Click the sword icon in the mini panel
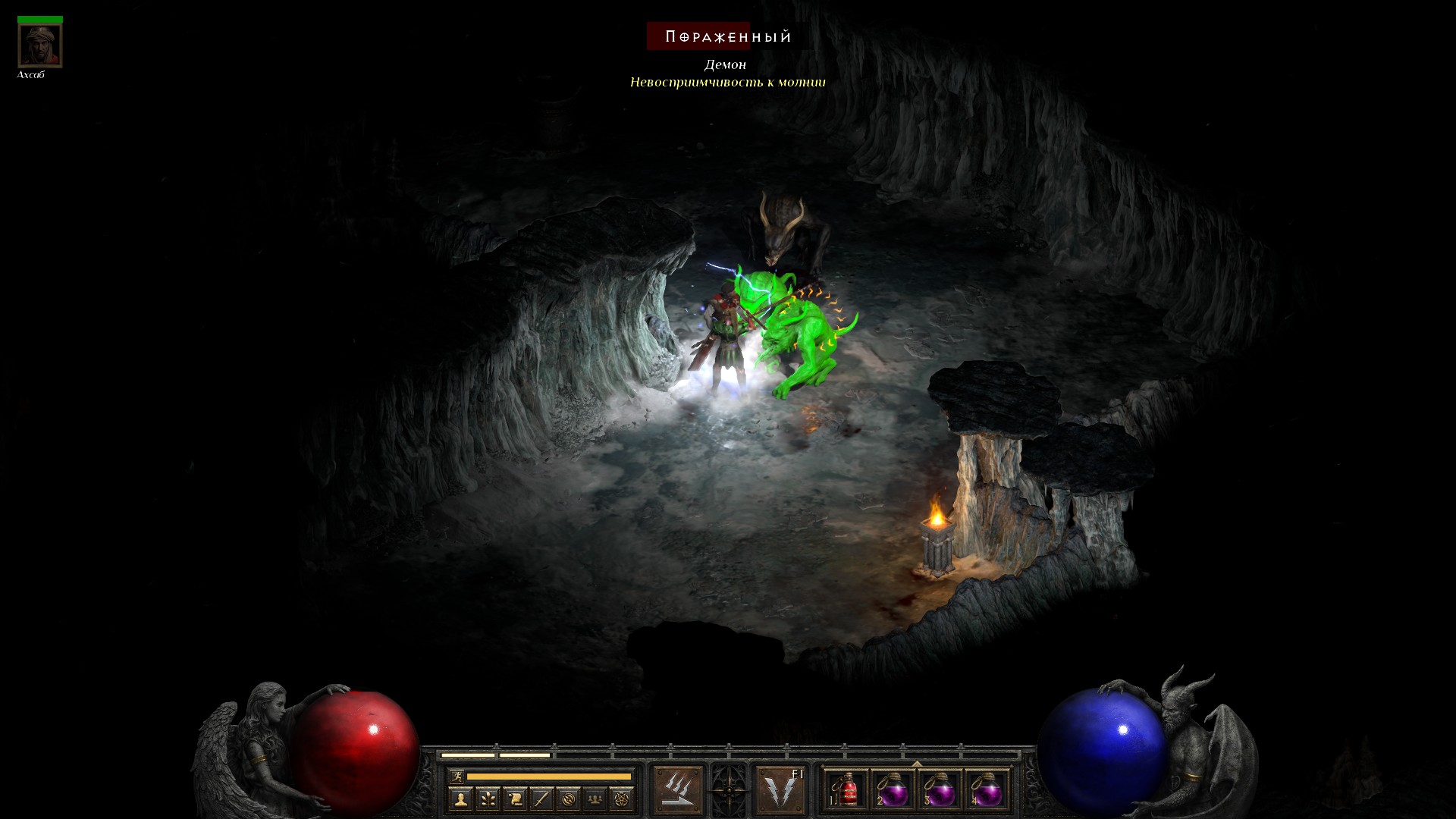Image resolution: width=1456 pixels, height=819 pixels. pyautogui.click(x=541, y=799)
